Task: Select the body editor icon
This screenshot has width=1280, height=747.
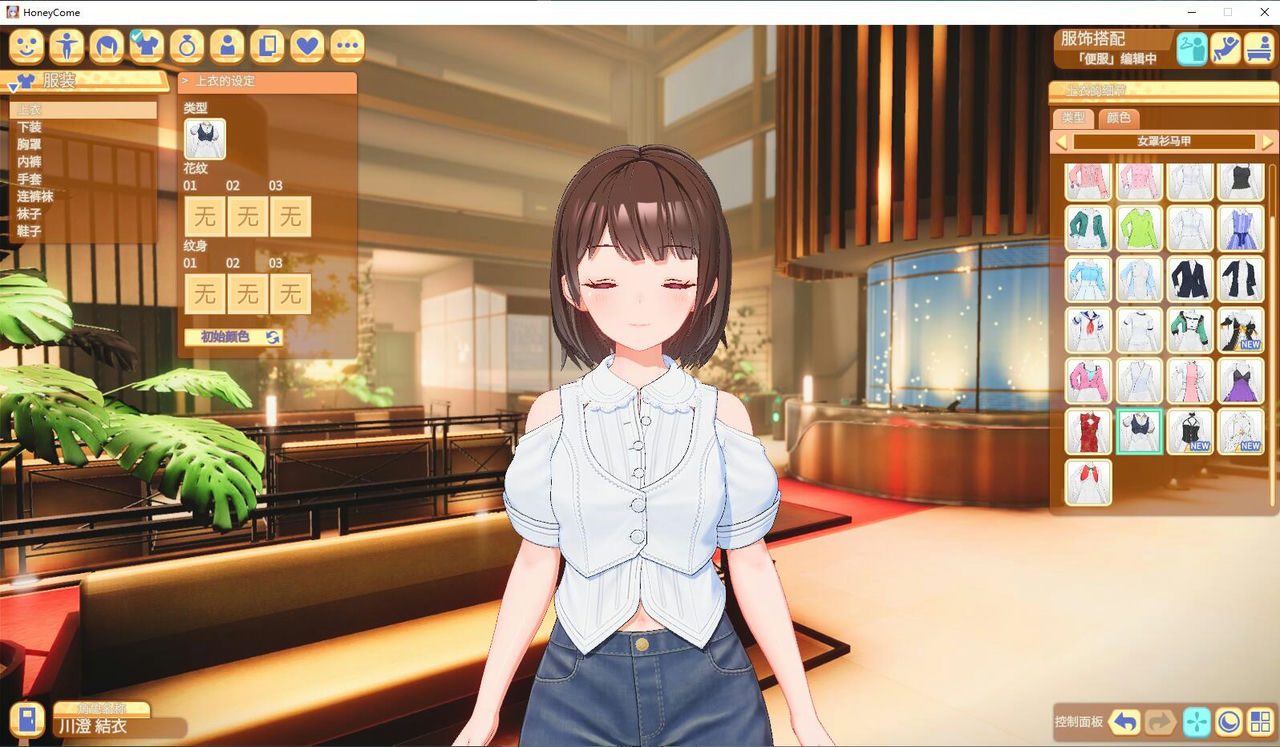Action: point(65,46)
